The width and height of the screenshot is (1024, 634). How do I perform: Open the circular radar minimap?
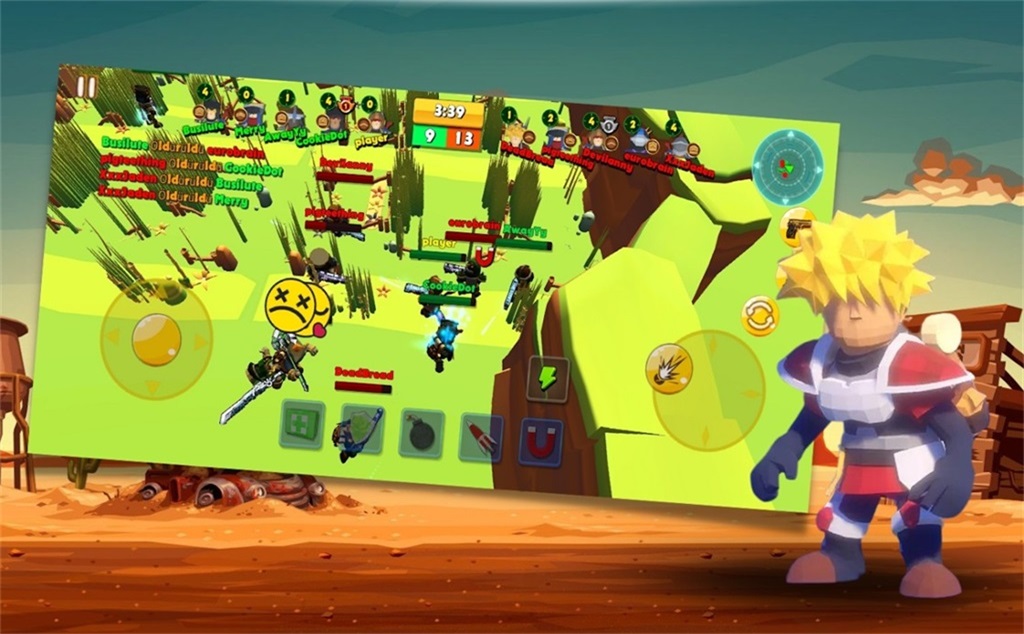pyautogui.click(x=788, y=167)
